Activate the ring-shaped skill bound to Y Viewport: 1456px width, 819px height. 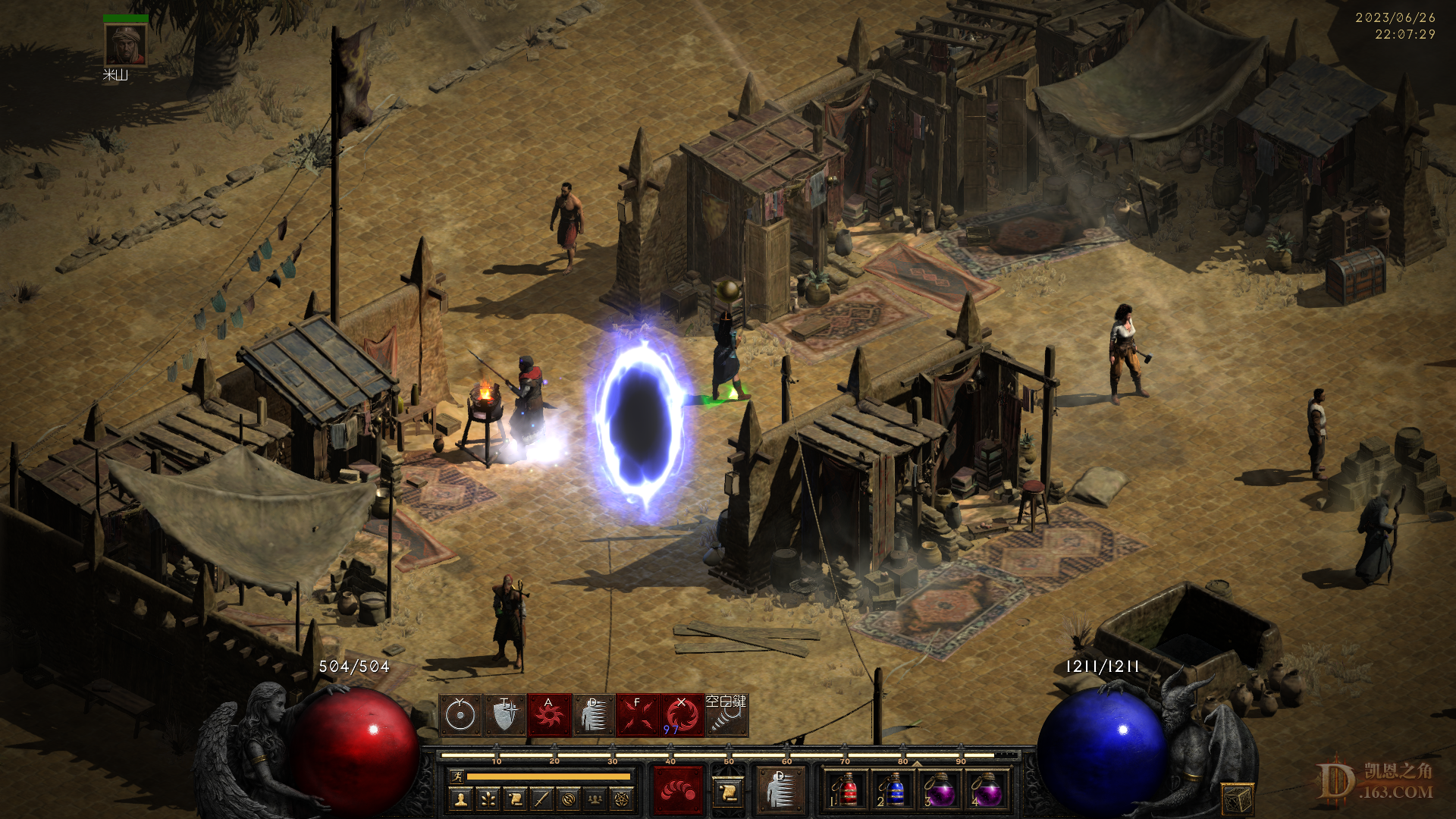pos(460,715)
